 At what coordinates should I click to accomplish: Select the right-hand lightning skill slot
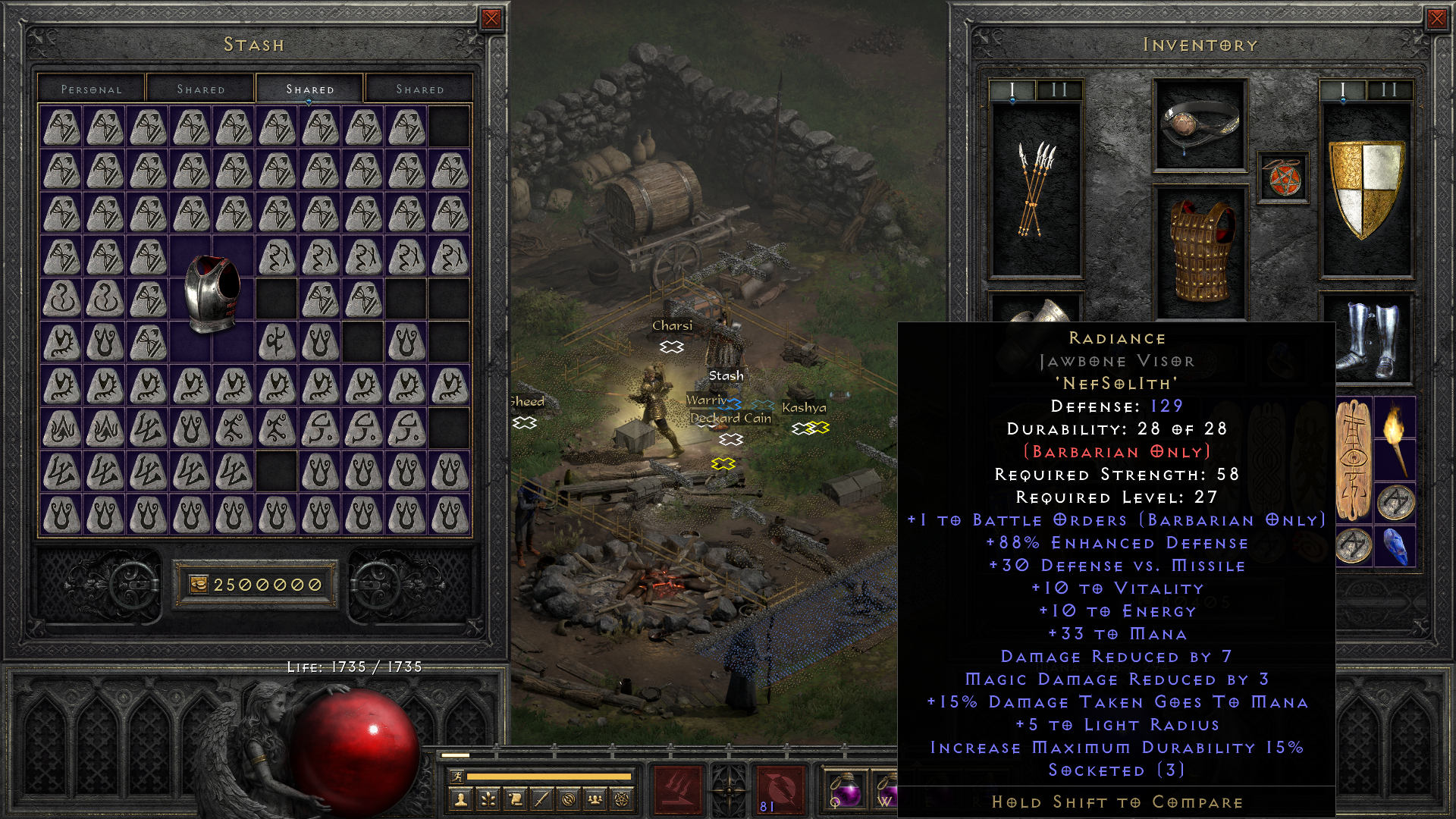click(x=780, y=789)
